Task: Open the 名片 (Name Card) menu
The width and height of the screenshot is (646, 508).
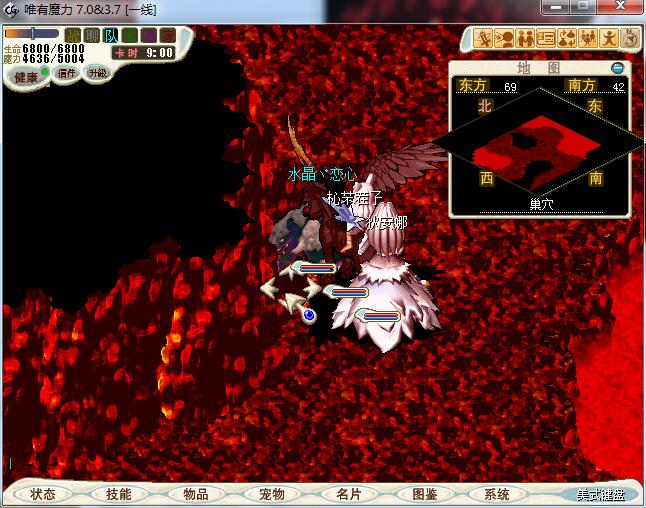Action: pos(347,494)
